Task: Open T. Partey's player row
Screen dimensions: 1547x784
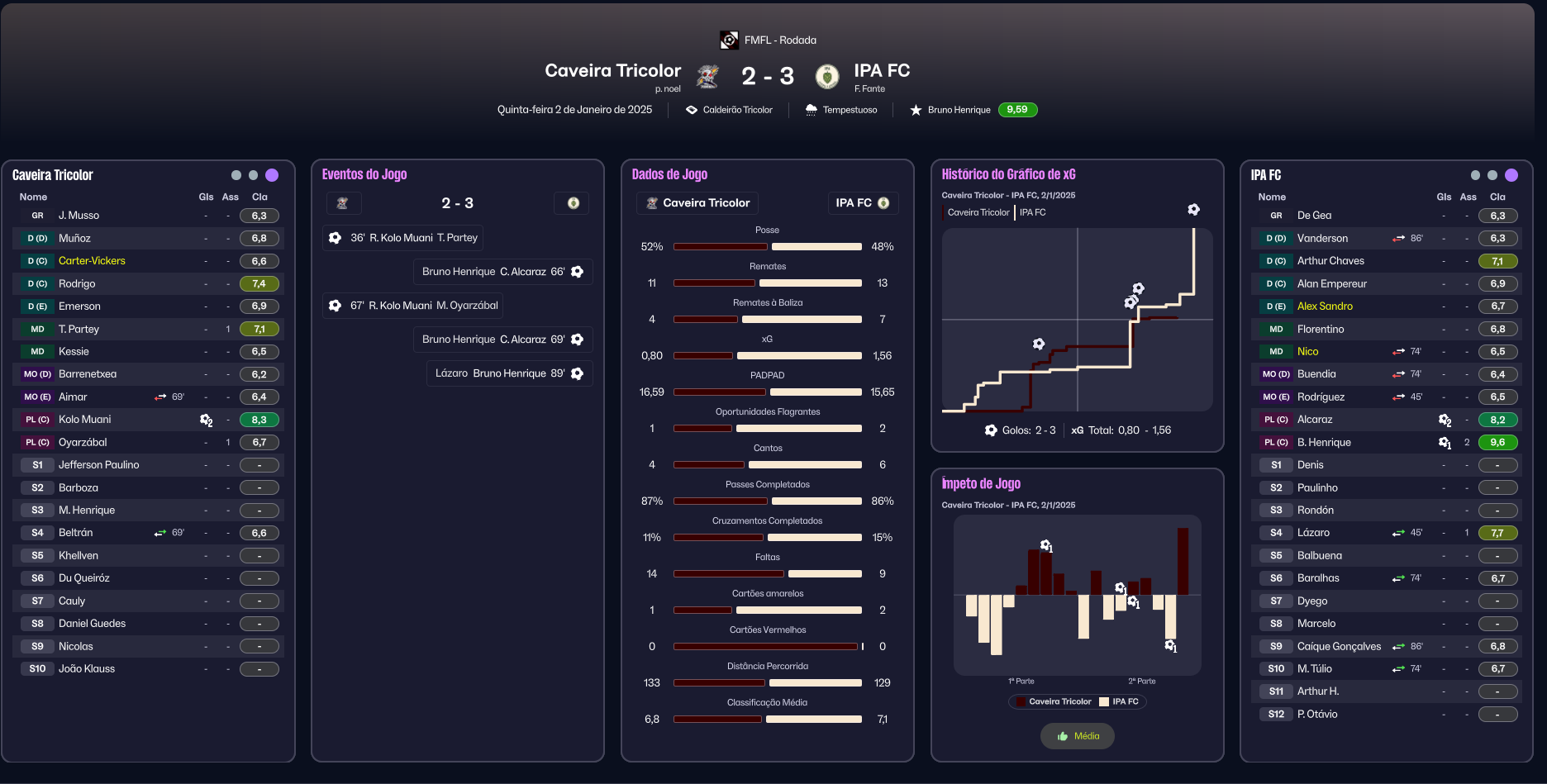Action: (79, 329)
